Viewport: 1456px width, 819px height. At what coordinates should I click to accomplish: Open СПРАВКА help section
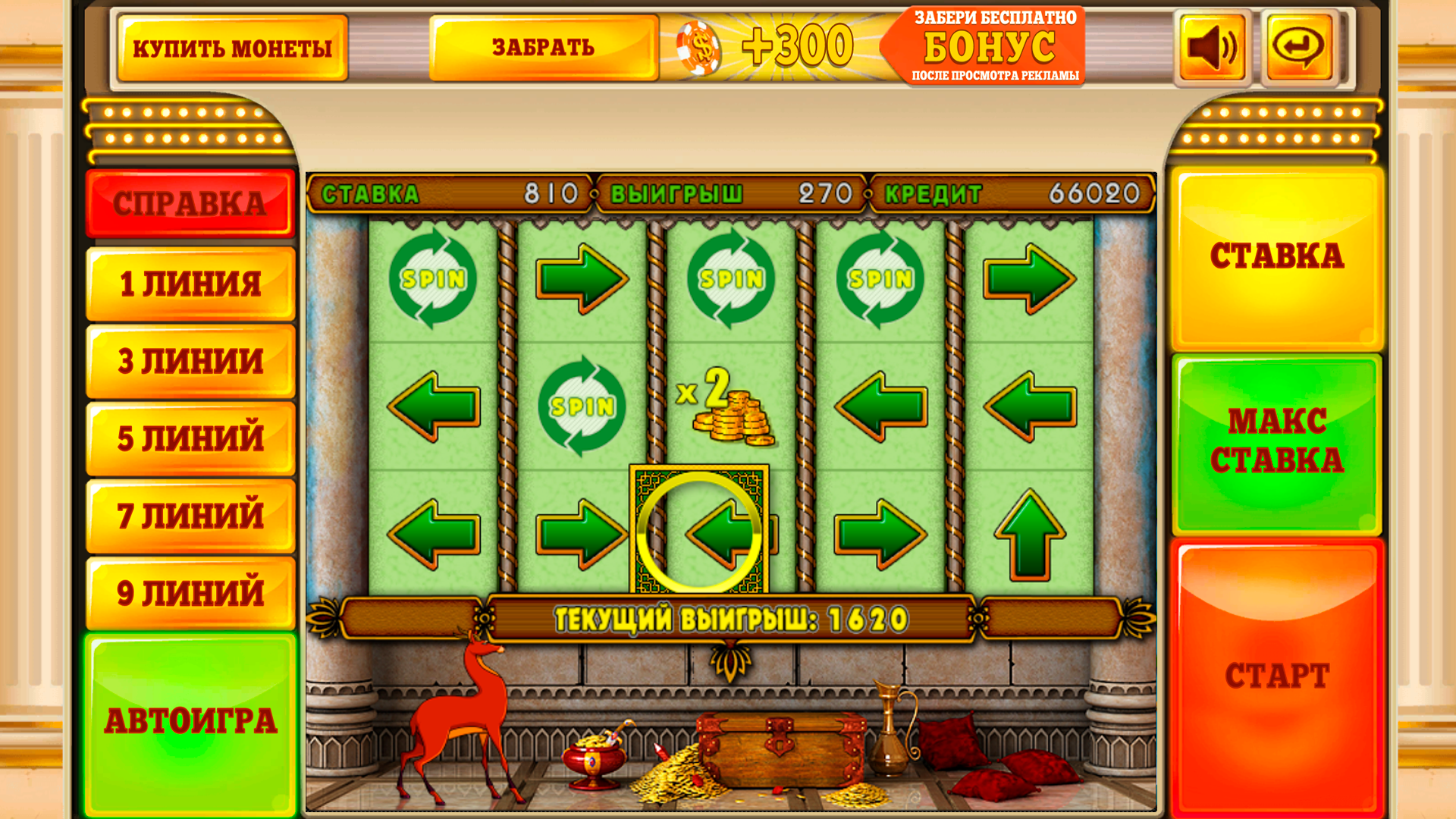(x=190, y=203)
